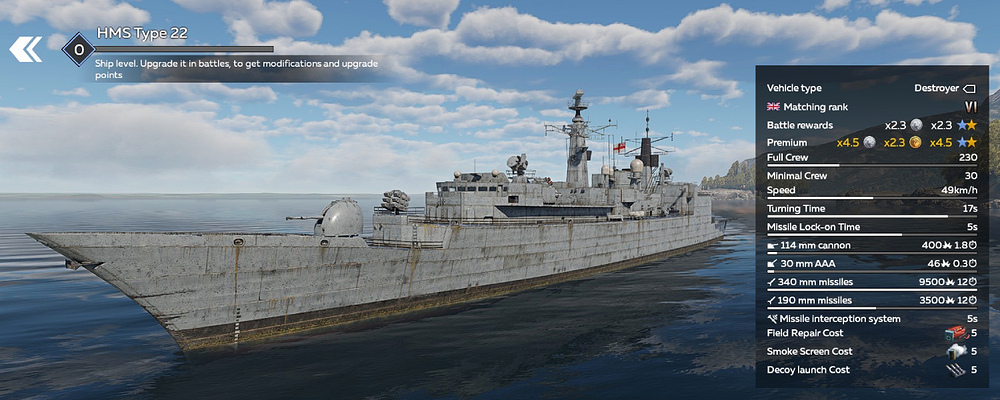
Task: Select the ship level diamond badge
Action: coord(78,49)
